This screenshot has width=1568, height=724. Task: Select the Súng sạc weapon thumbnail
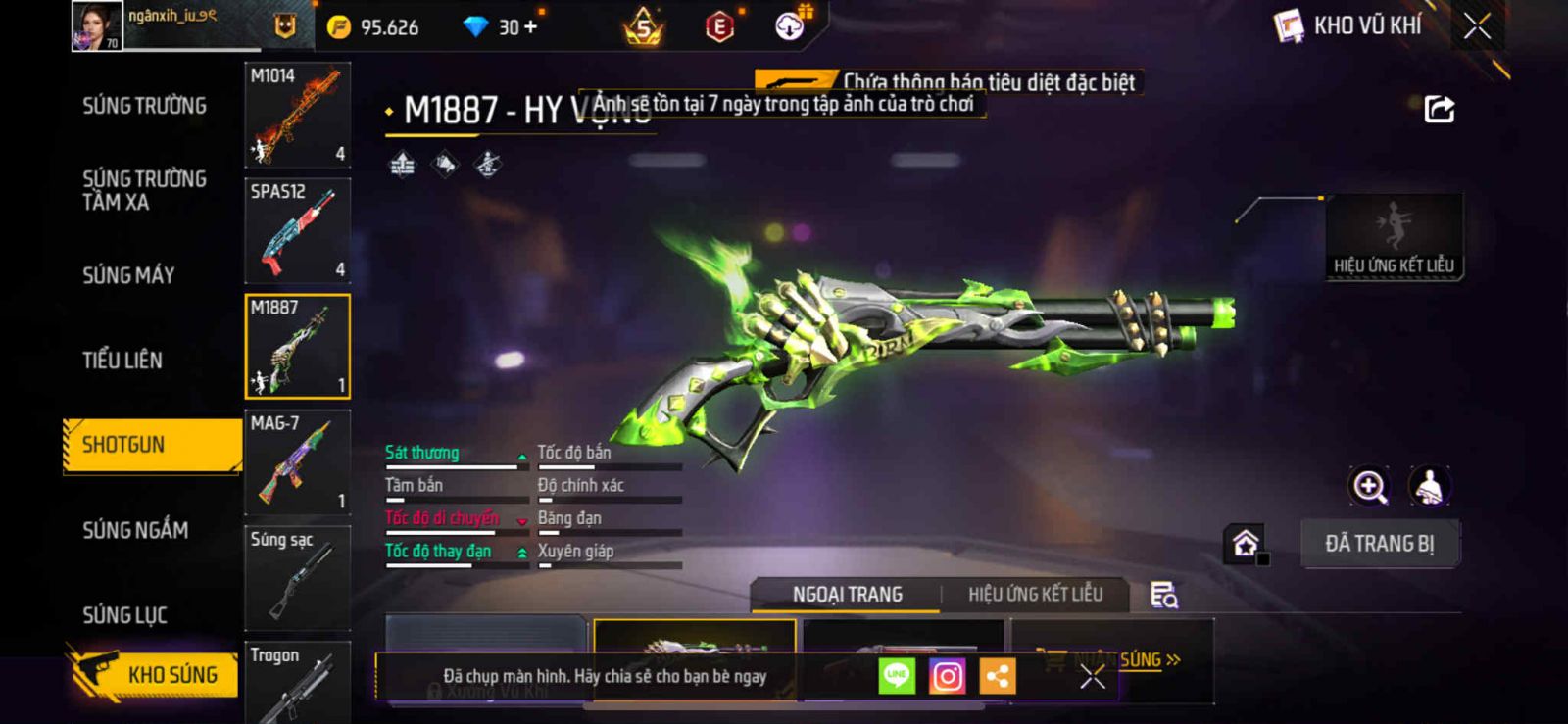pos(297,578)
